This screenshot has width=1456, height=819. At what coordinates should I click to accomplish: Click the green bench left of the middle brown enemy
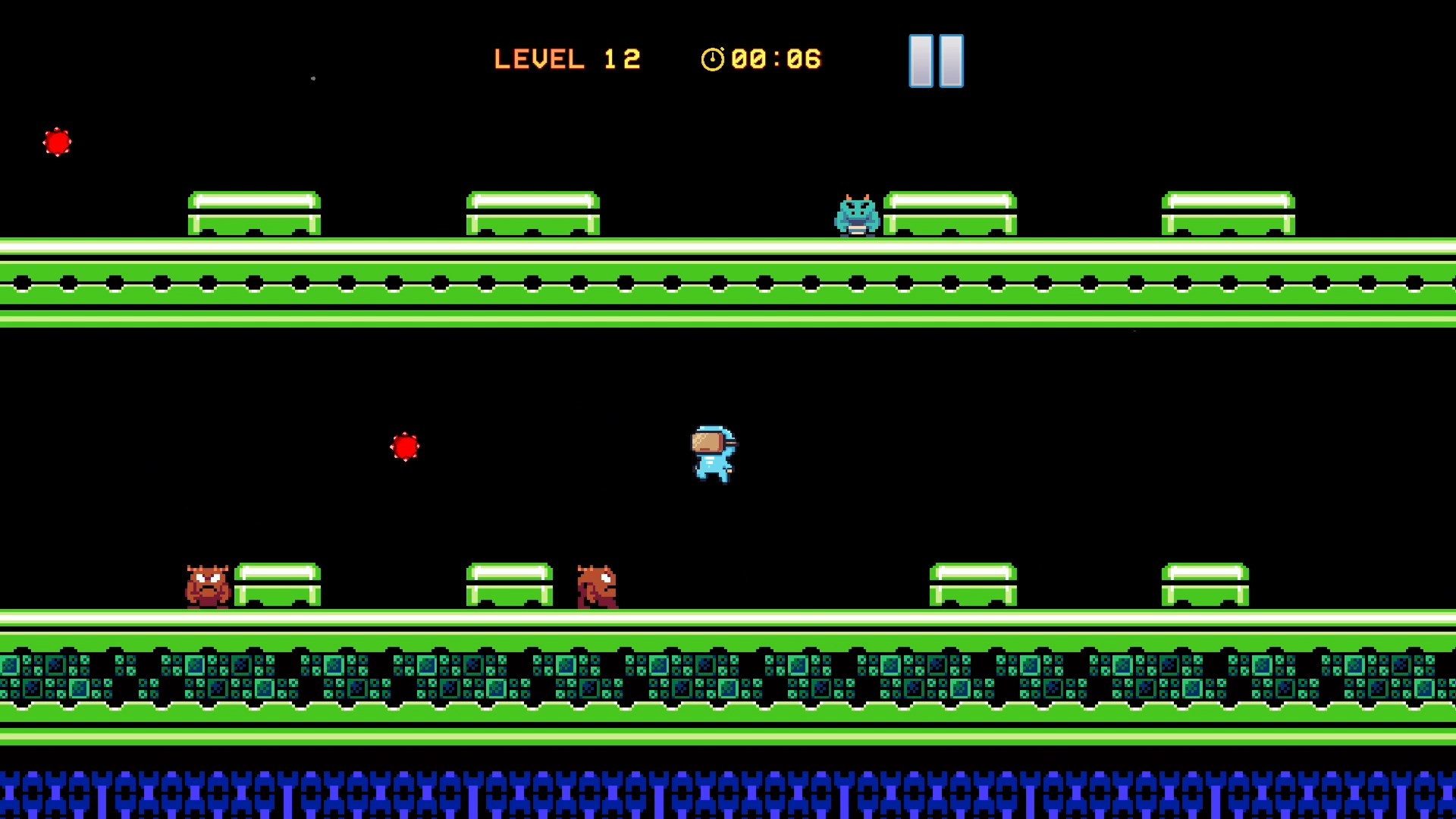pyautogui.click(x=508, y=584)
